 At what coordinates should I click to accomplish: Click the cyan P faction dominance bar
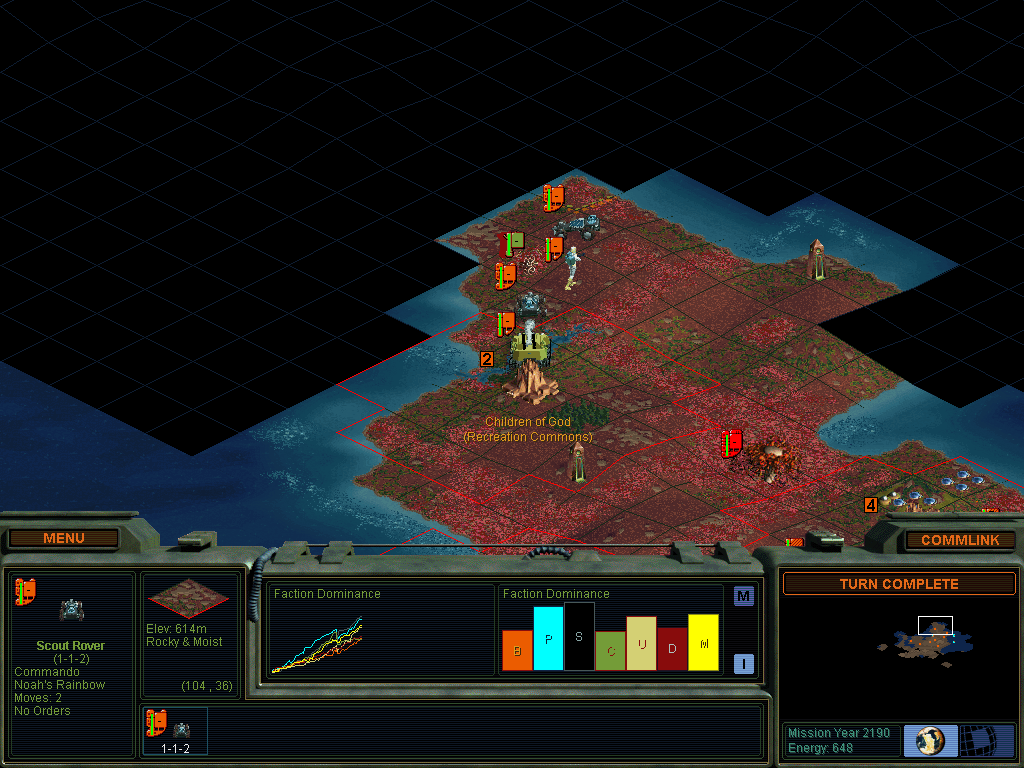tap(548, 638)
